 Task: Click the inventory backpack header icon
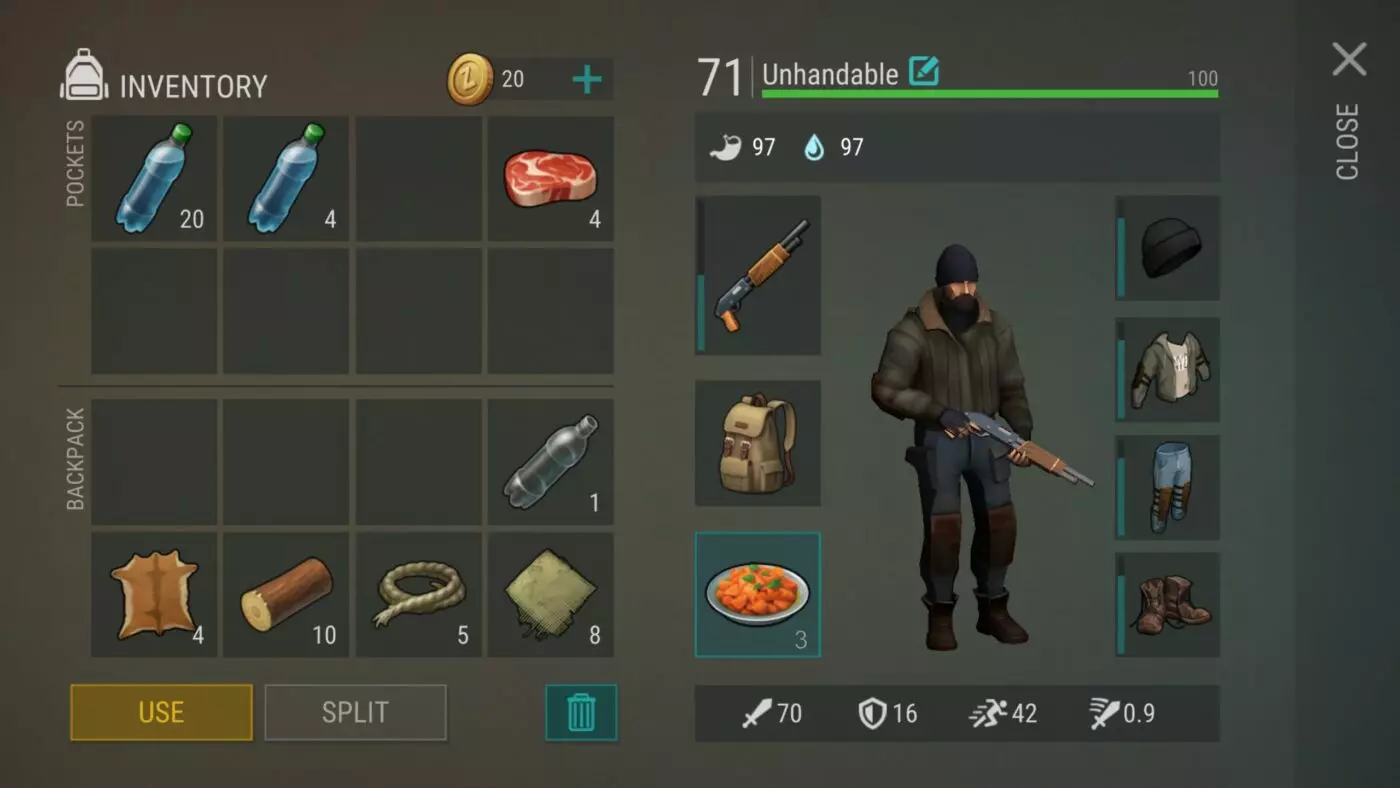tap(84, 79)
